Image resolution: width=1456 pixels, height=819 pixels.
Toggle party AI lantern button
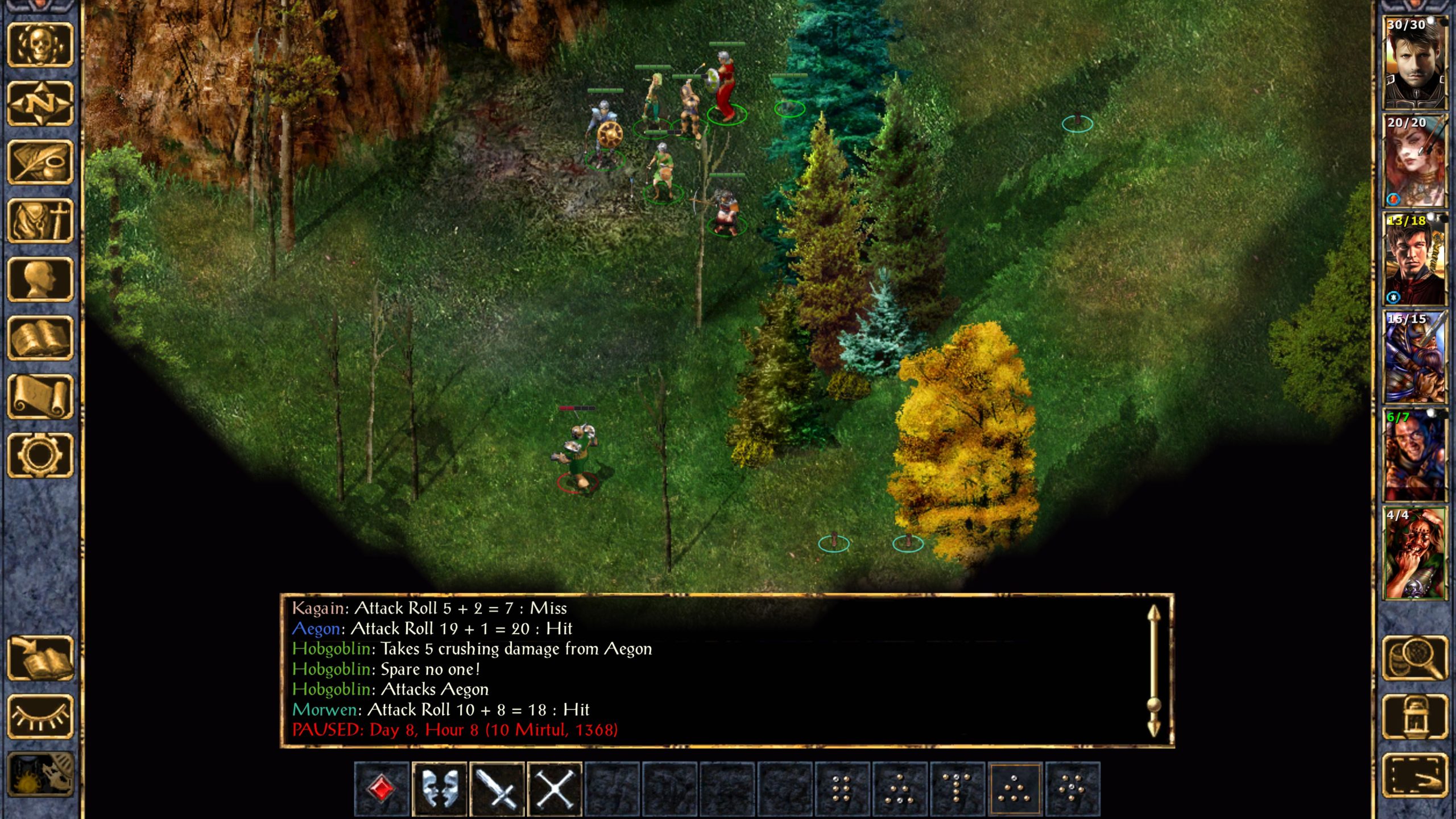point(1414,717)
